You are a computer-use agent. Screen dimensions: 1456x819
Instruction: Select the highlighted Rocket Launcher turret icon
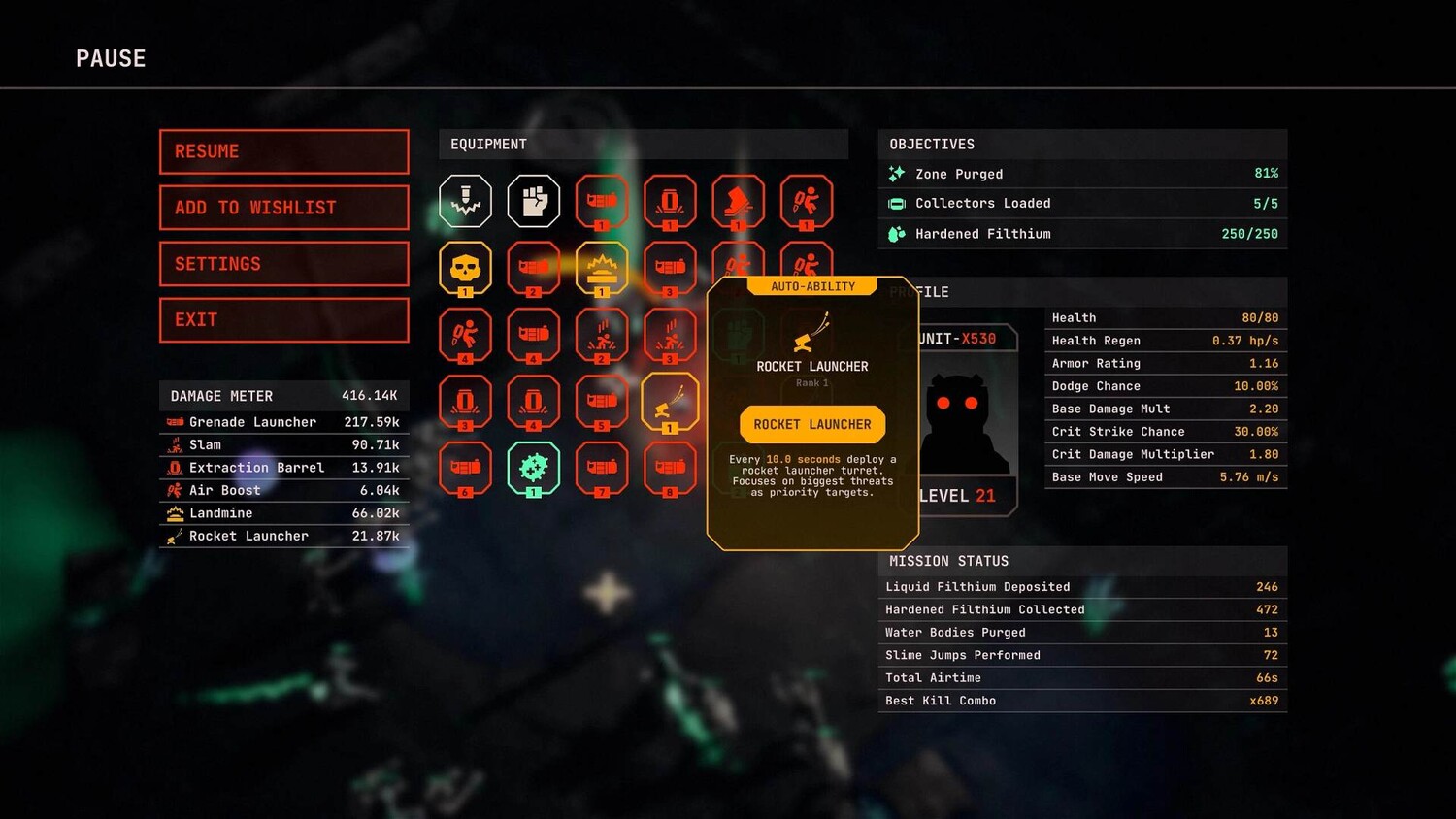pos(669,401)
